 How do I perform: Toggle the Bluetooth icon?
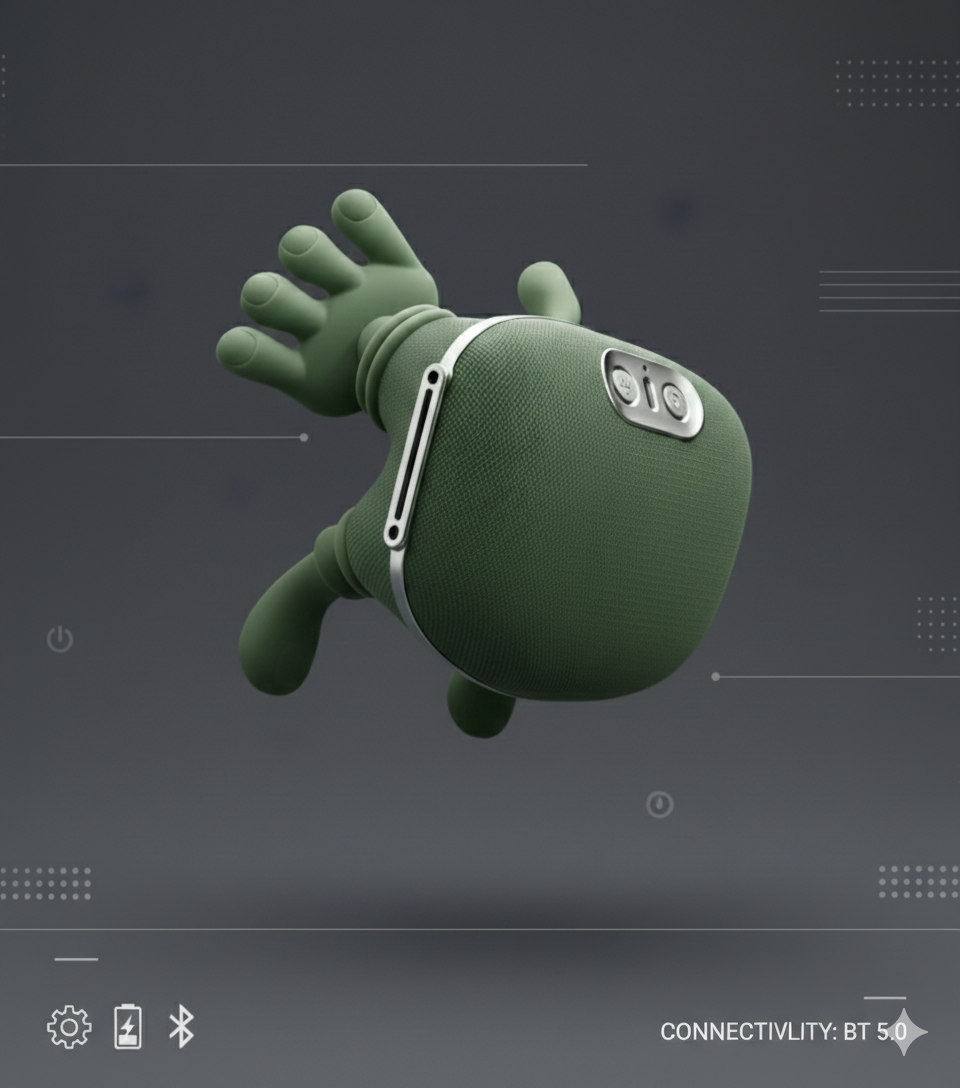[181, 1027]
